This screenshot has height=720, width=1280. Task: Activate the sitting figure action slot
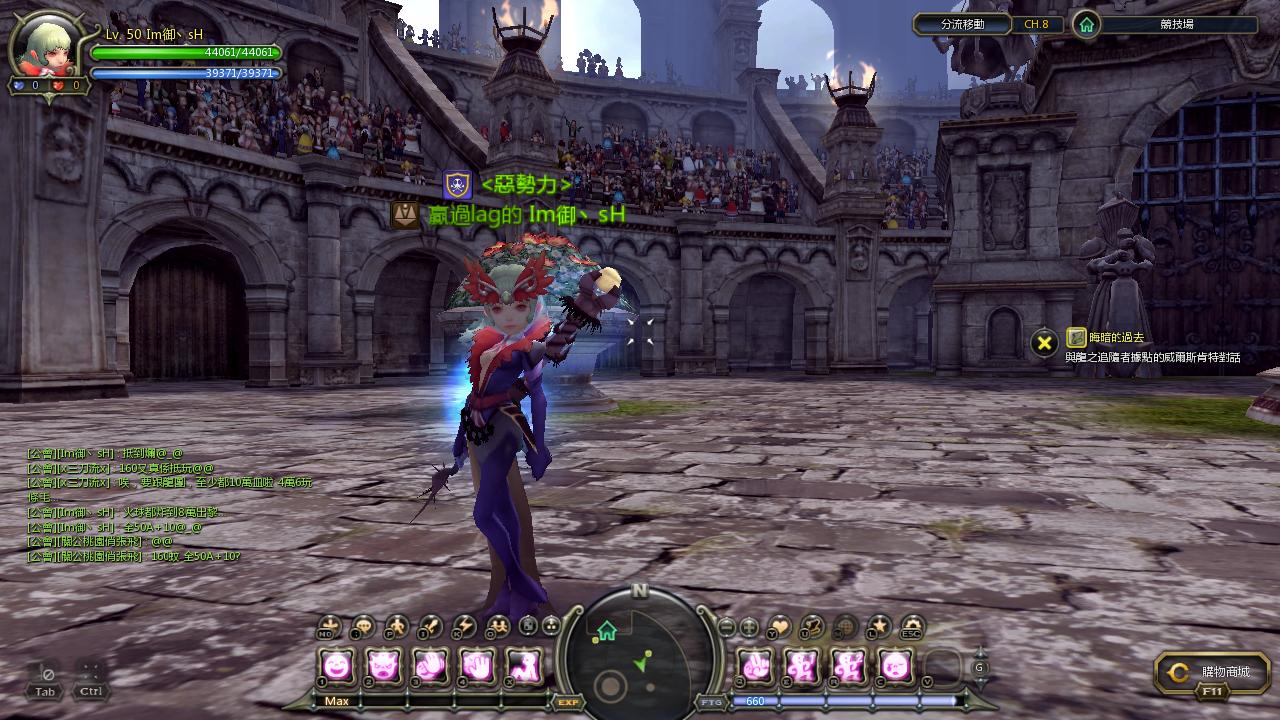(x=524, y=665)
